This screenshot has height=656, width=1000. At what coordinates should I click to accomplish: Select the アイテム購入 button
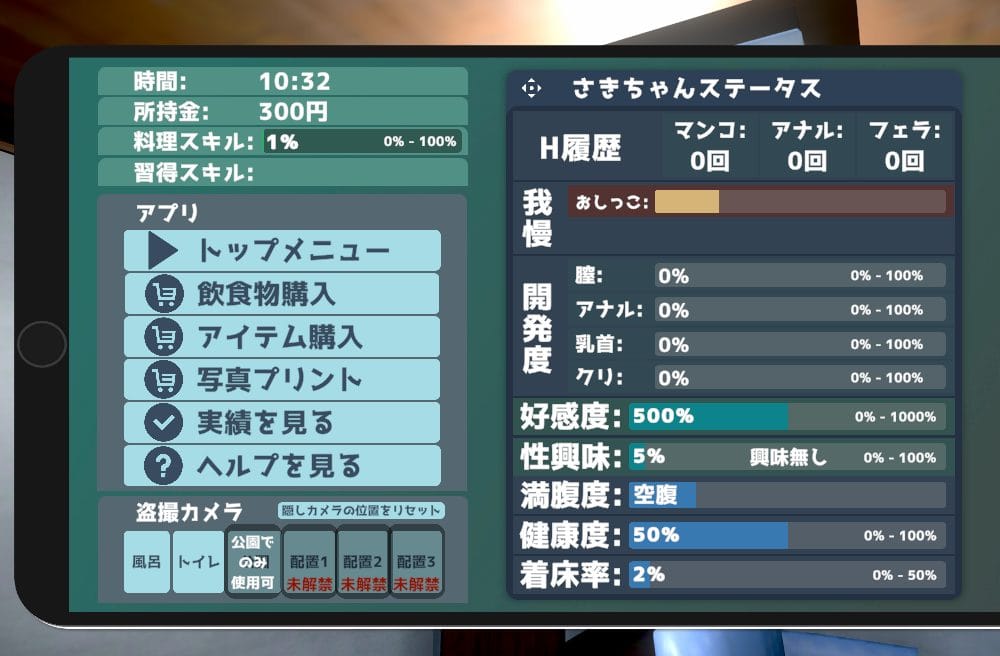(x=282, y=337)
